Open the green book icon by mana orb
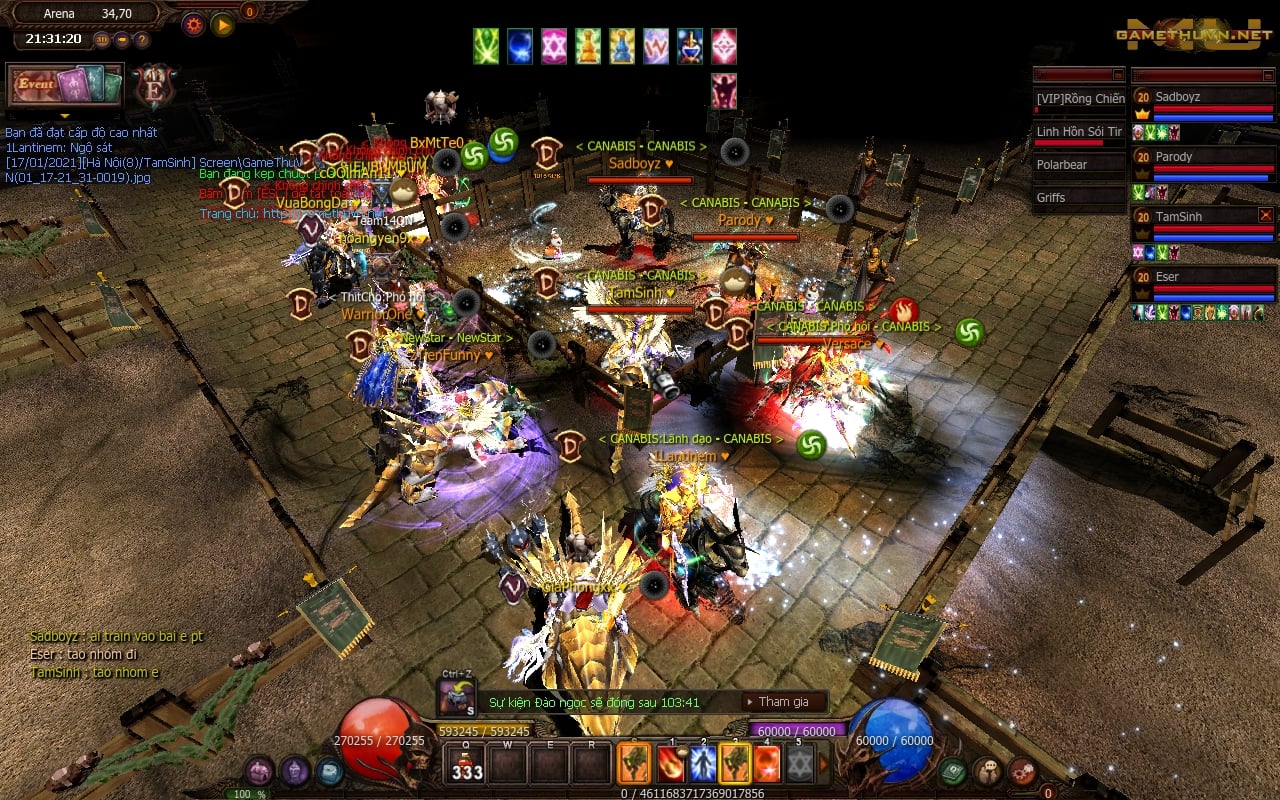 coord(952,771)
